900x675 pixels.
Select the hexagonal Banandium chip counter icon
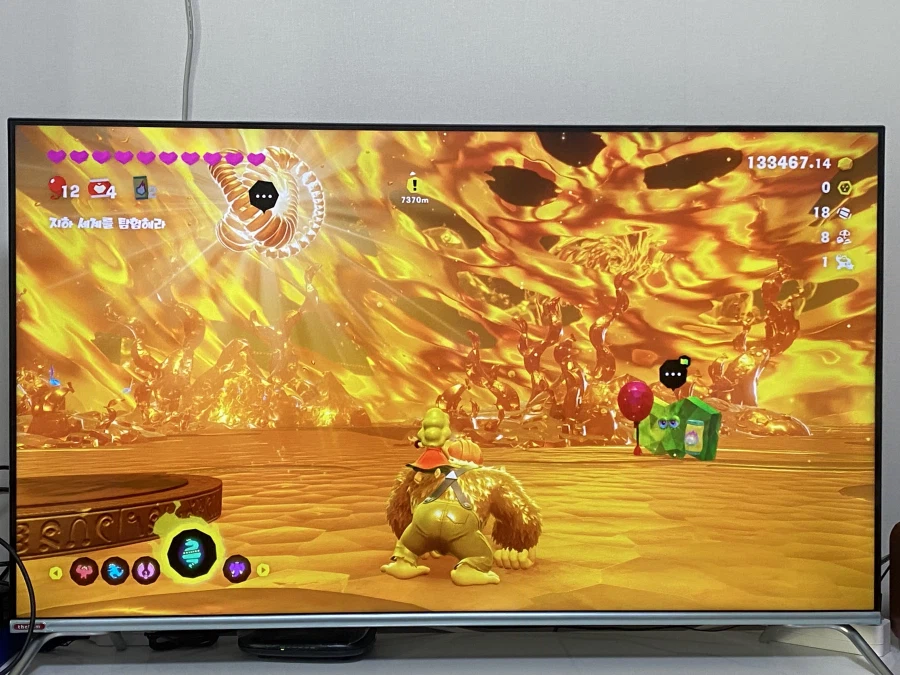[x=845, y=187]
